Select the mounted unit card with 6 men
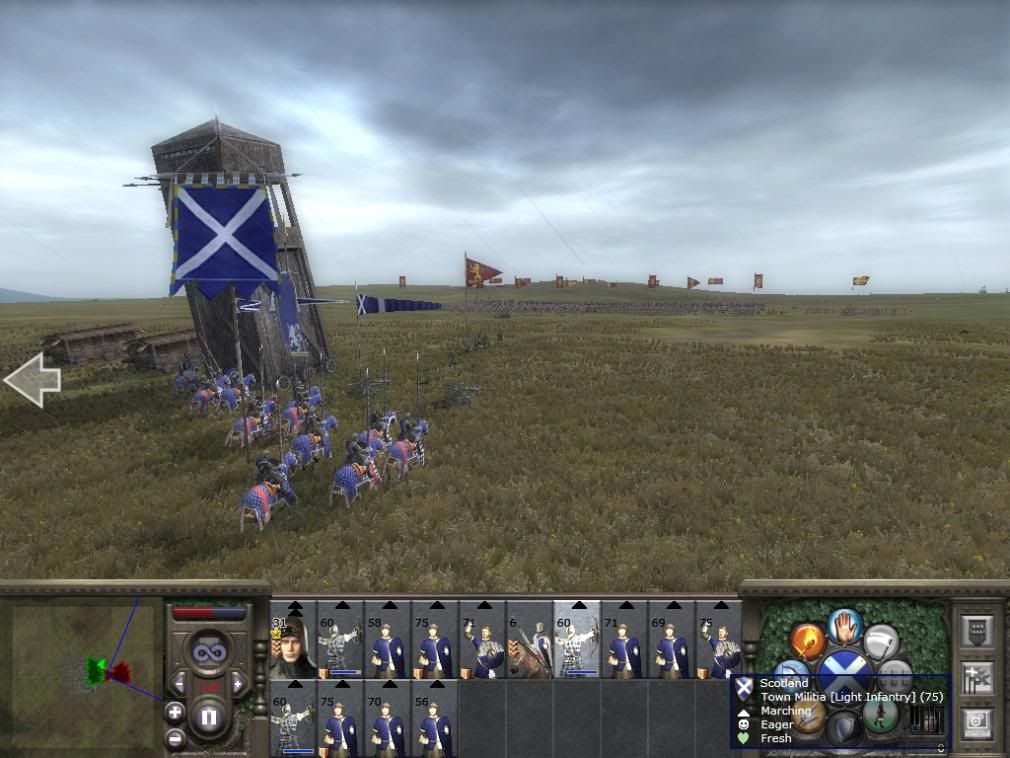The width and height of the screenshot is (1010, 758). (x=529, y=641)
